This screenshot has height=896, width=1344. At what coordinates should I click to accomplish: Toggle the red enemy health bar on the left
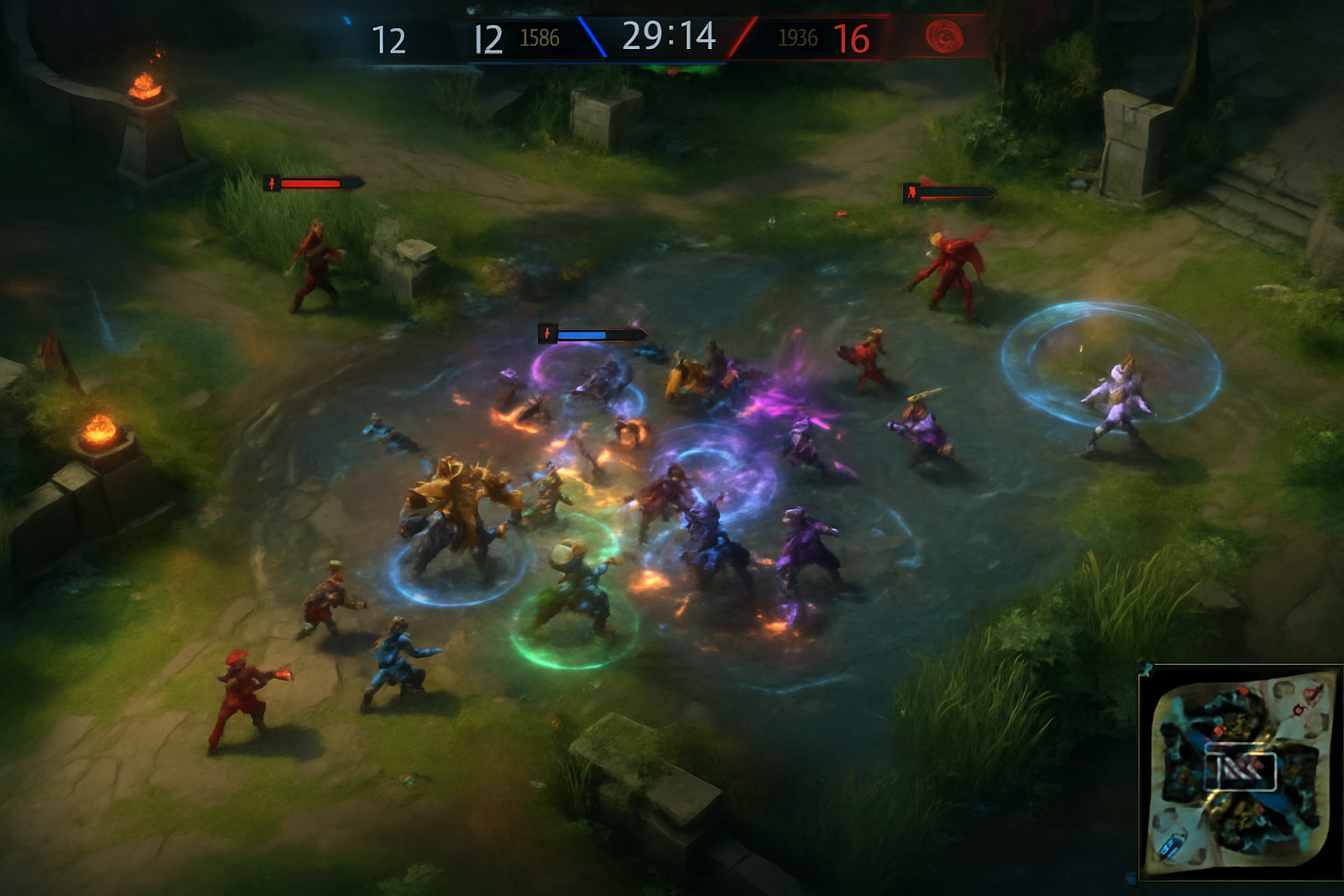pyautogui.click(x=311, y=185)
